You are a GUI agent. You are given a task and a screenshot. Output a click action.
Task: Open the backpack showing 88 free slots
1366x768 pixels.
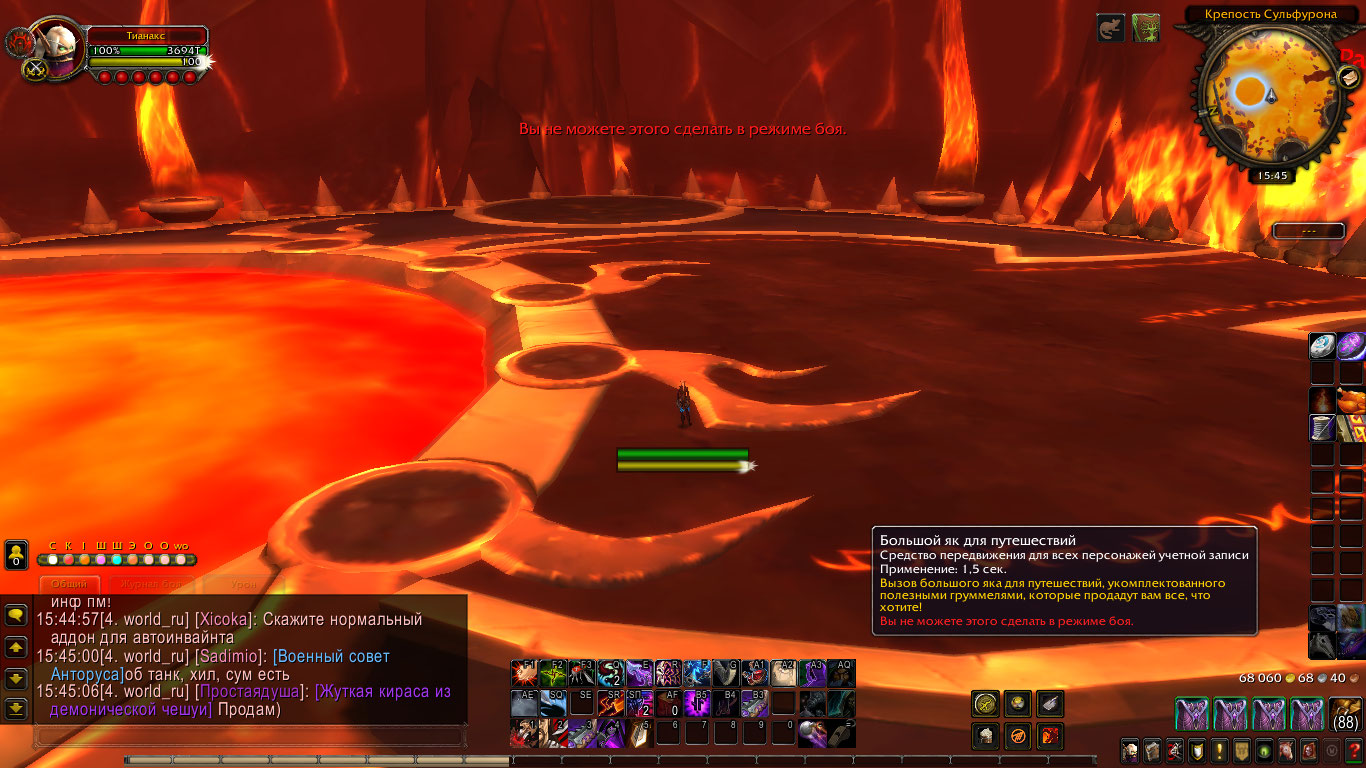click(1346, 714)
